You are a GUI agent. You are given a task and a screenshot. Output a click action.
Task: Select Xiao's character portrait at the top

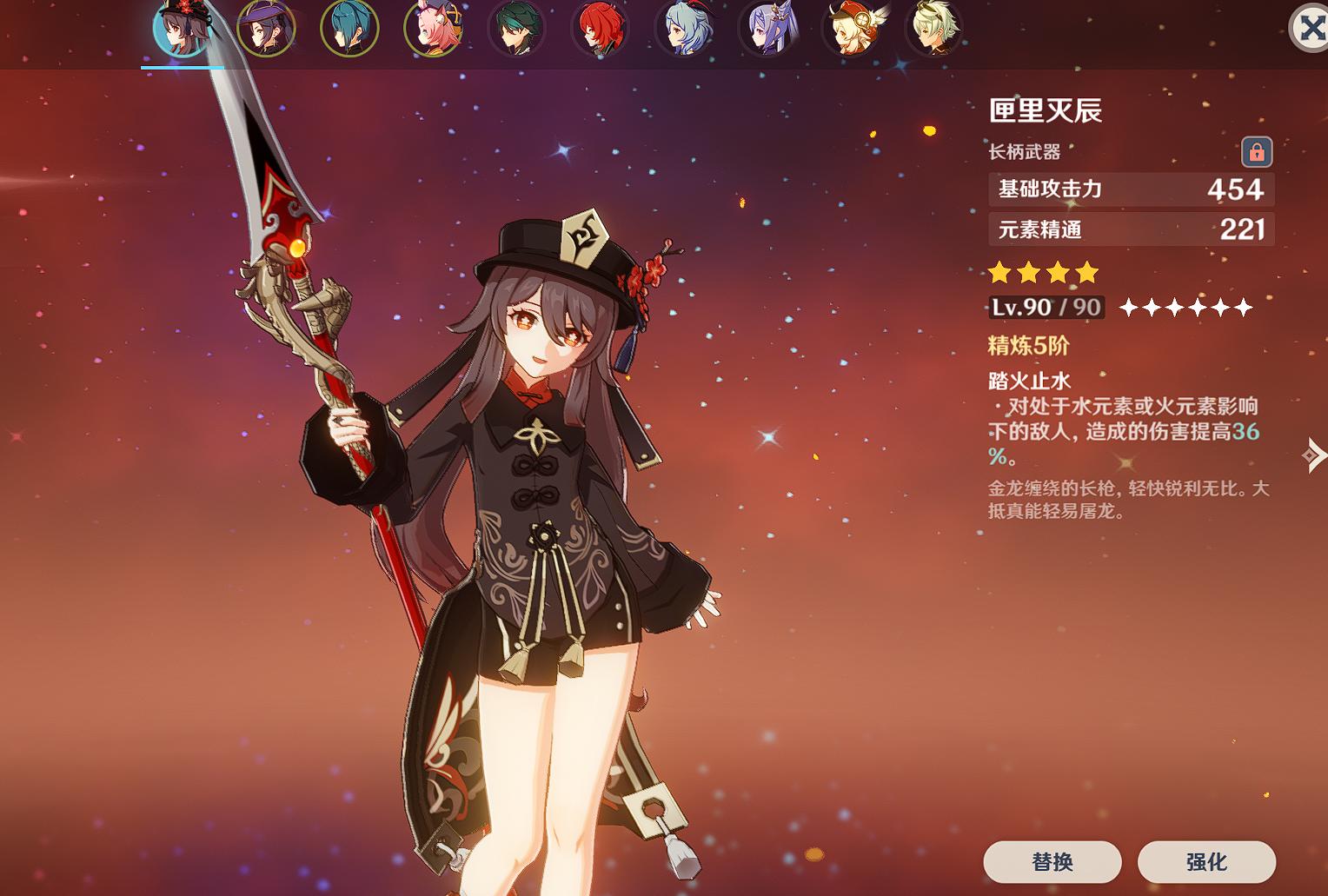tap(517, 28)
